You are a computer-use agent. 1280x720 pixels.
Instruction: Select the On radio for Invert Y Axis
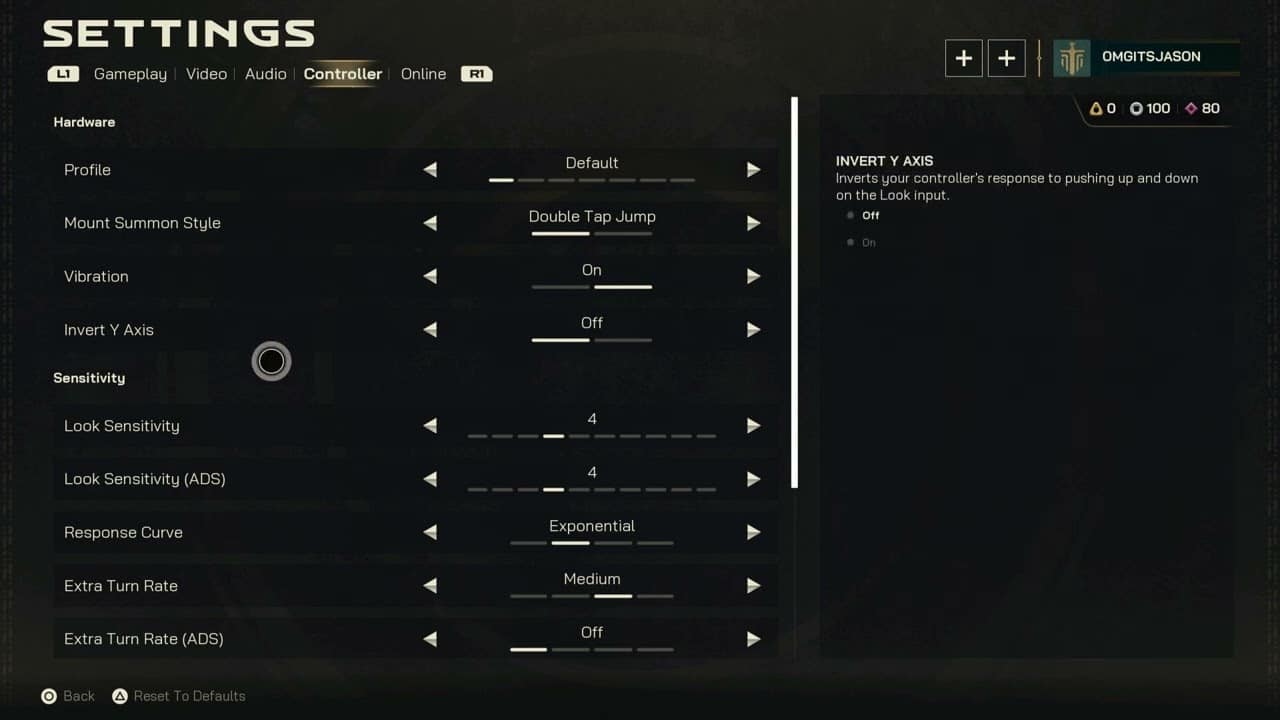tap(849, 242)
